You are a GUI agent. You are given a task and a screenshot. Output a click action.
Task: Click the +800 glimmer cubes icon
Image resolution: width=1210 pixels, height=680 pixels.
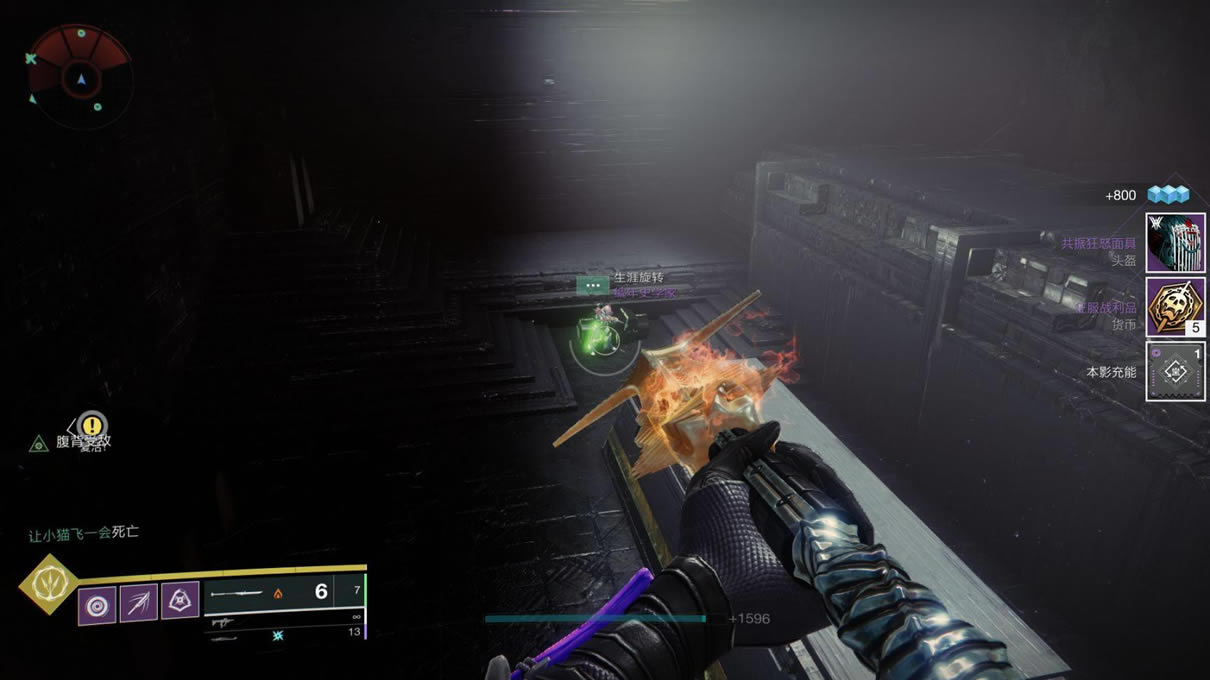tap(1167, 195)
